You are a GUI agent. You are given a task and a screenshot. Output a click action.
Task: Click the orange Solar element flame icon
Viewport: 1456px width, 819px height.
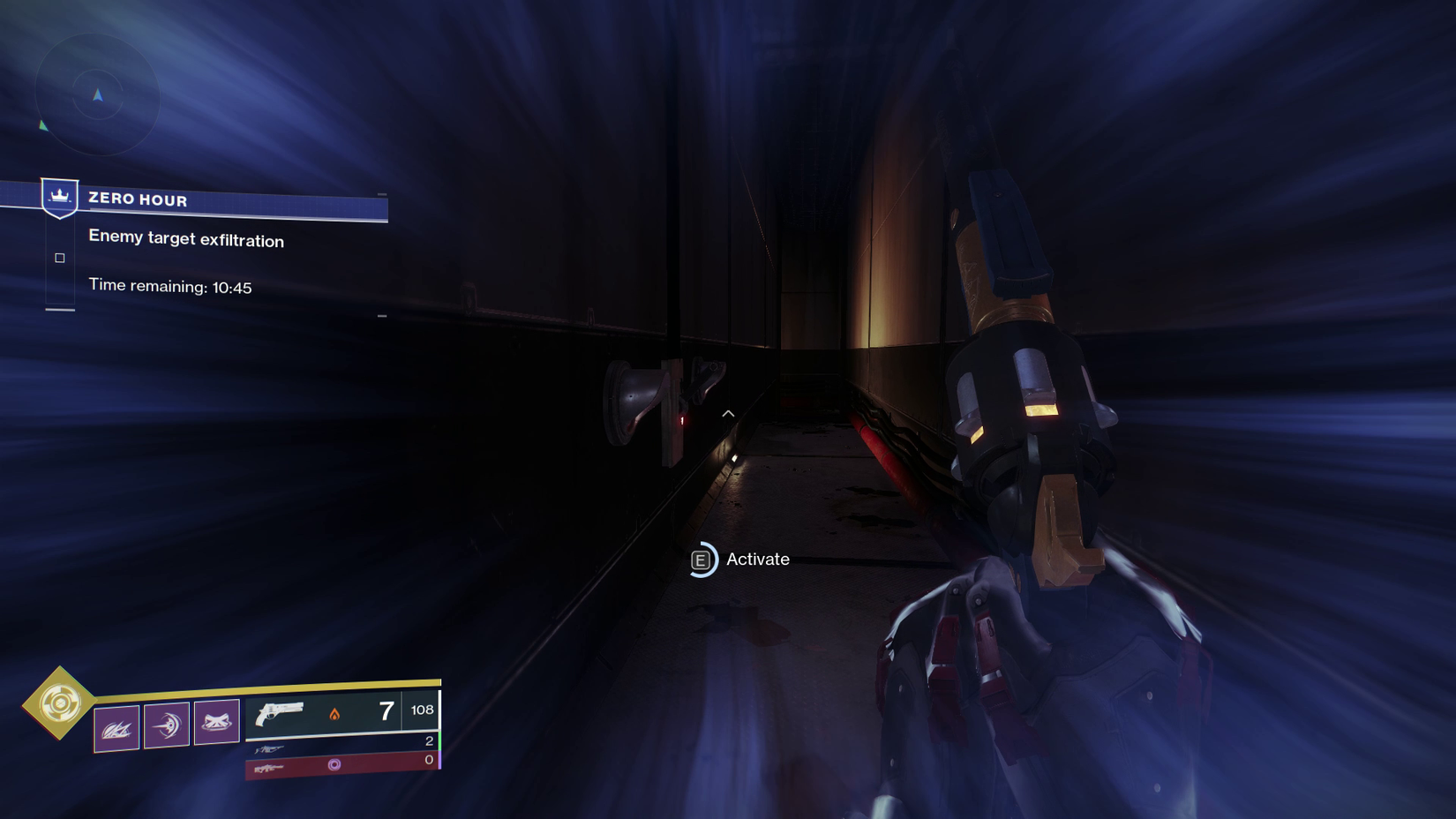pyautogui.click(x=334, y=716)
